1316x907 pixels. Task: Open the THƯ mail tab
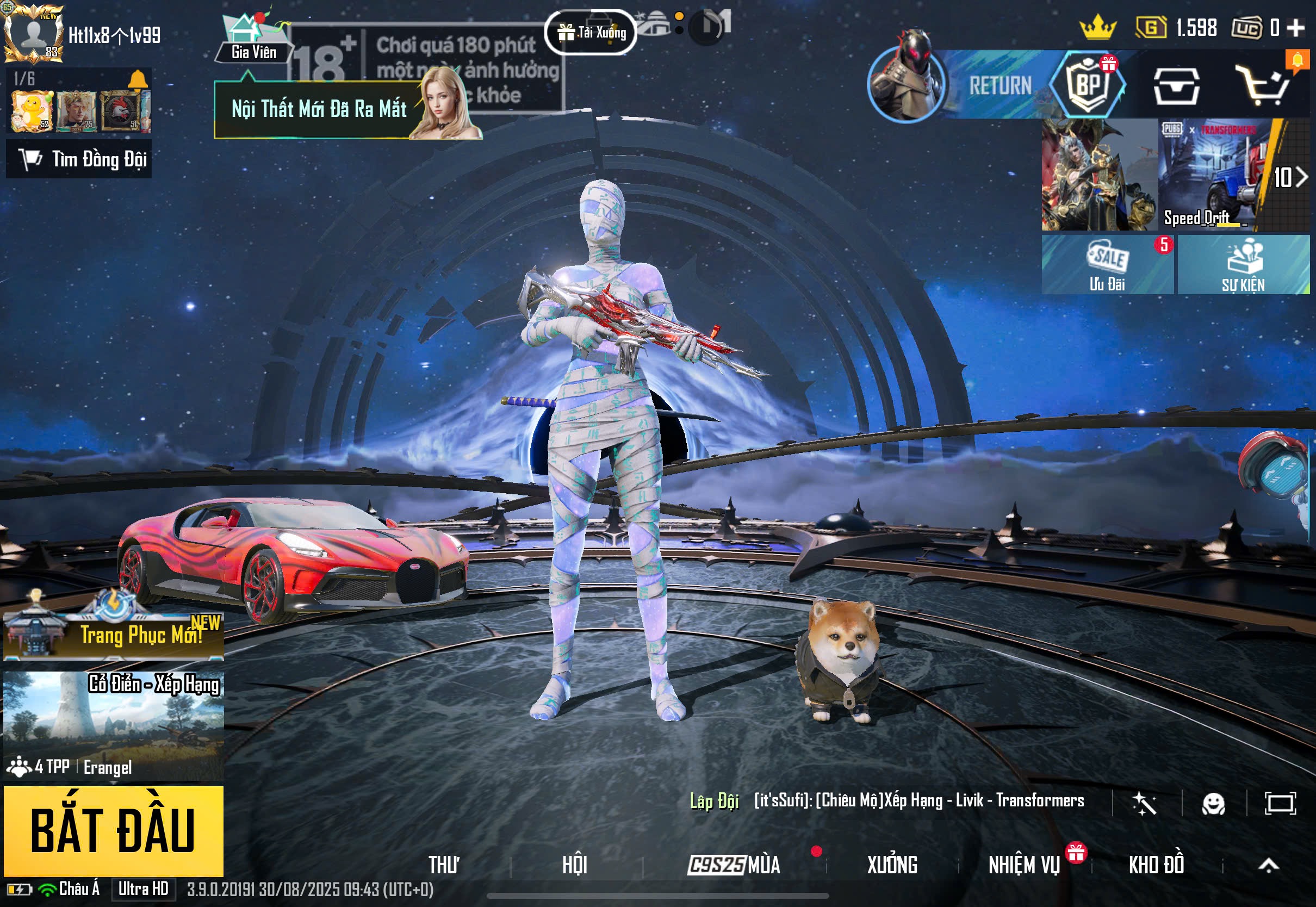(x=444, y=865)
